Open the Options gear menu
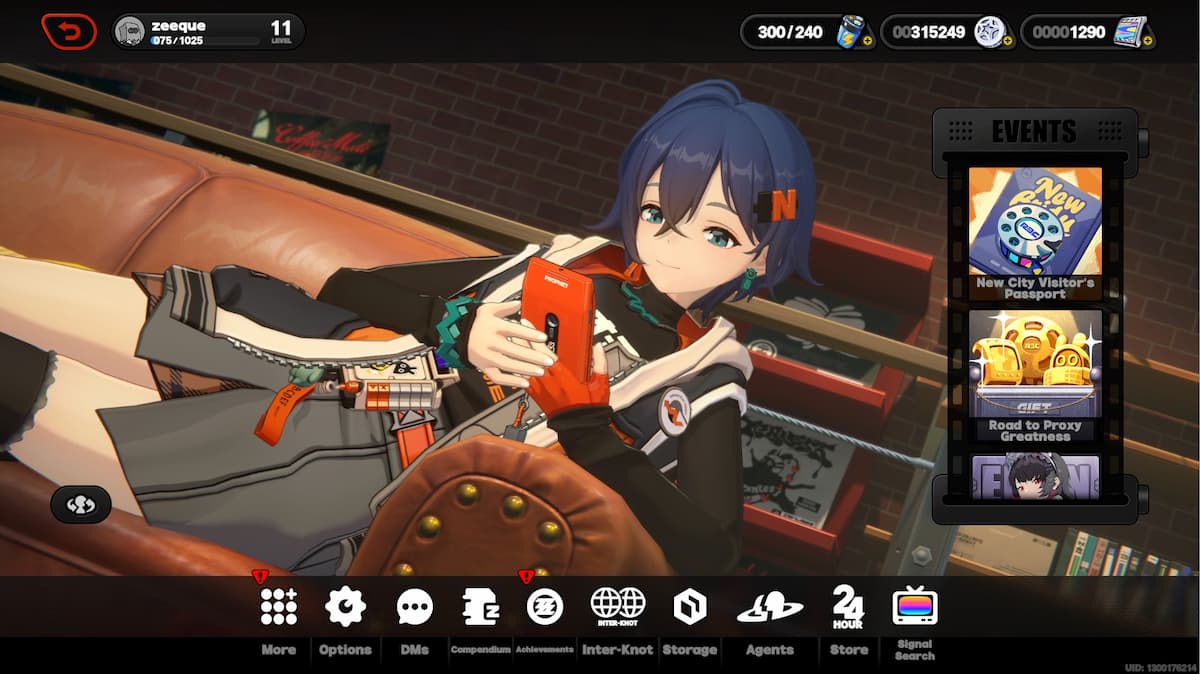The height and width of the screenshot is (674, 1200). pos(345,607)
